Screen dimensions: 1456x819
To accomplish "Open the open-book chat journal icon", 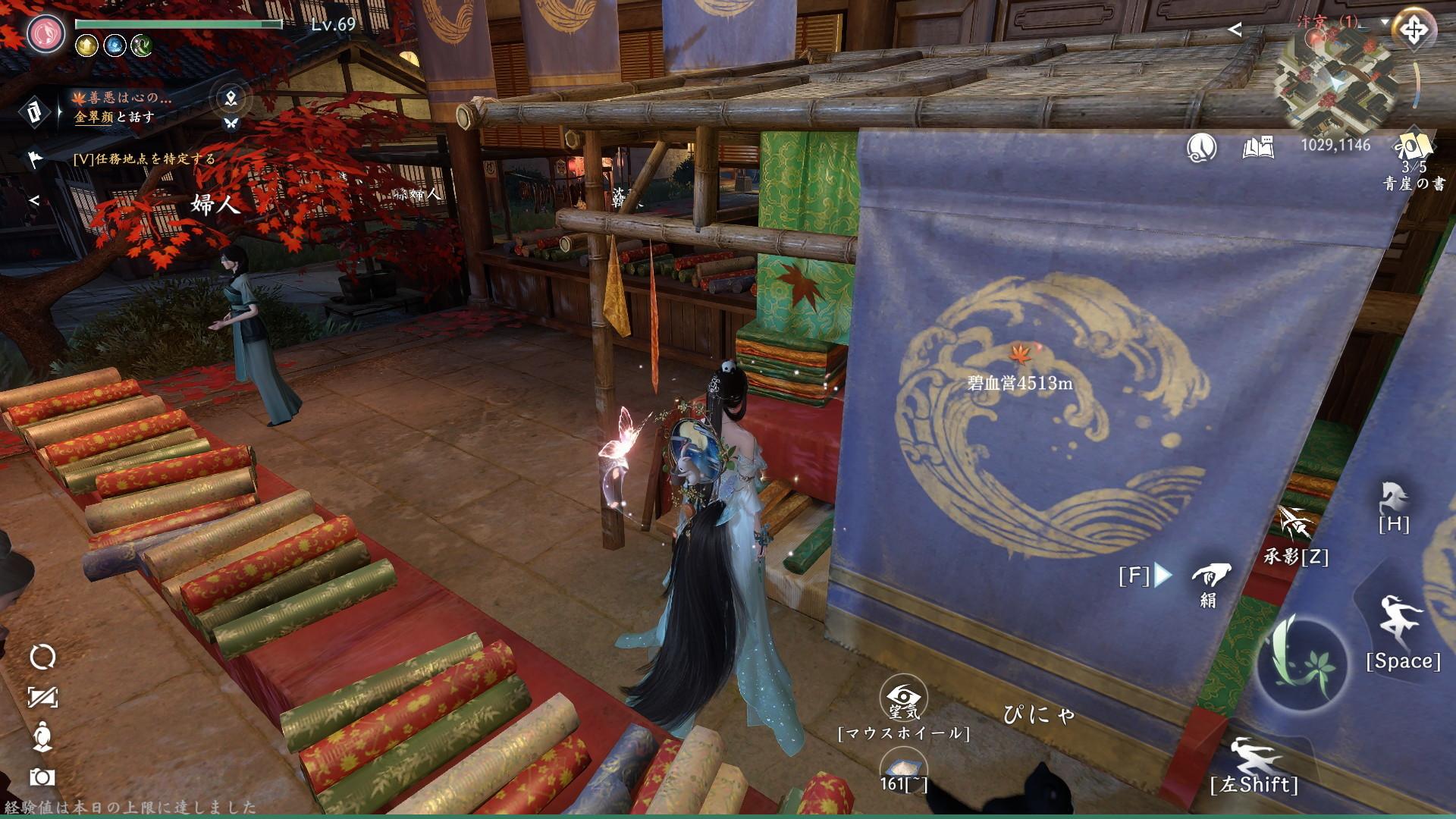I will (1257, 147).
